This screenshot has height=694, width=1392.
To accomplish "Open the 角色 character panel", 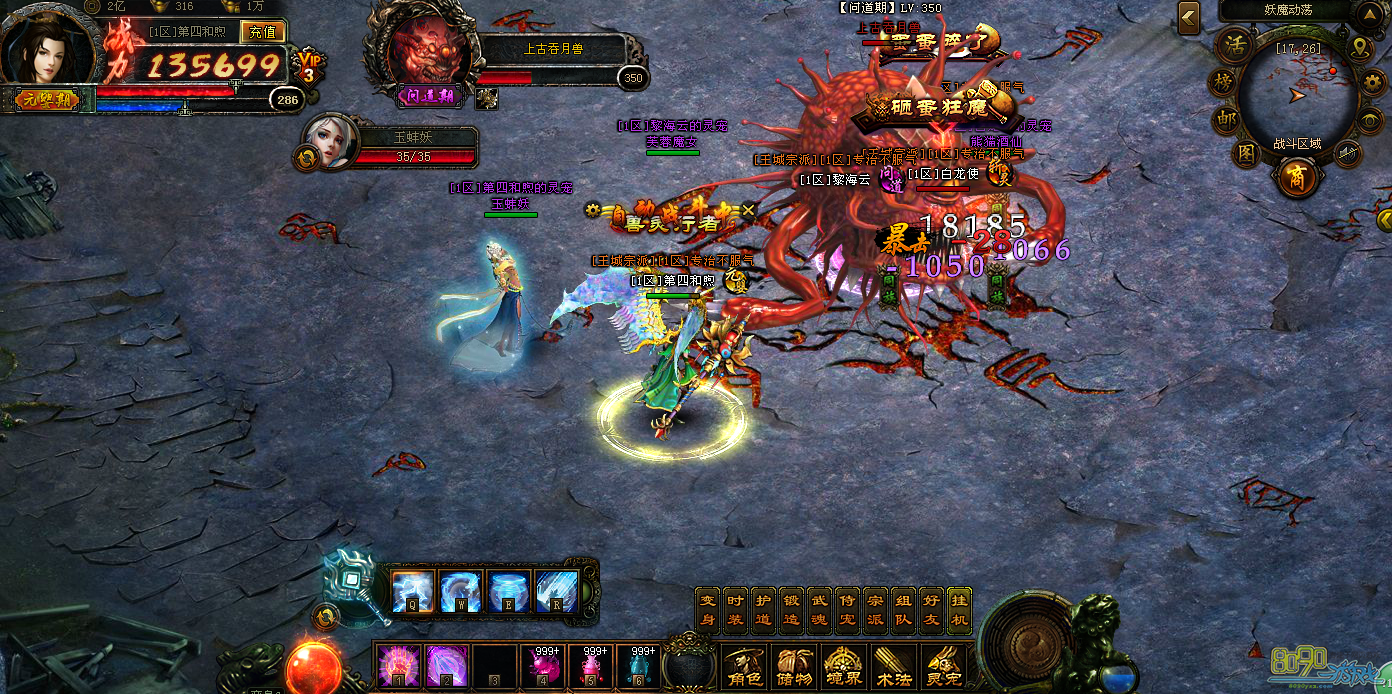I will pos(745,665).
